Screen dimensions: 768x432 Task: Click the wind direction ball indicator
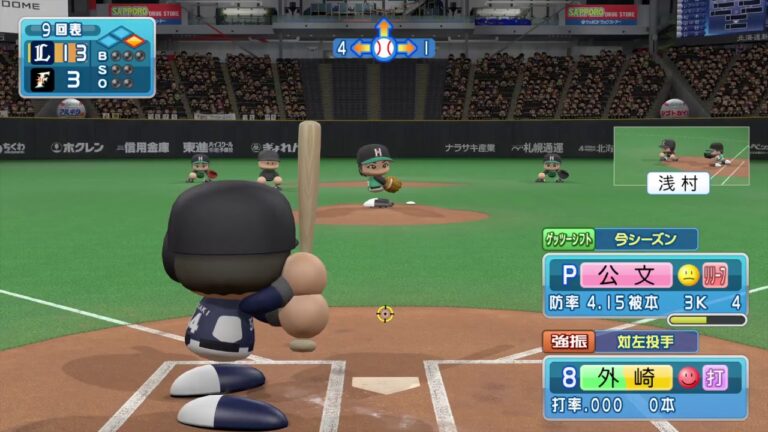point(384,47)
